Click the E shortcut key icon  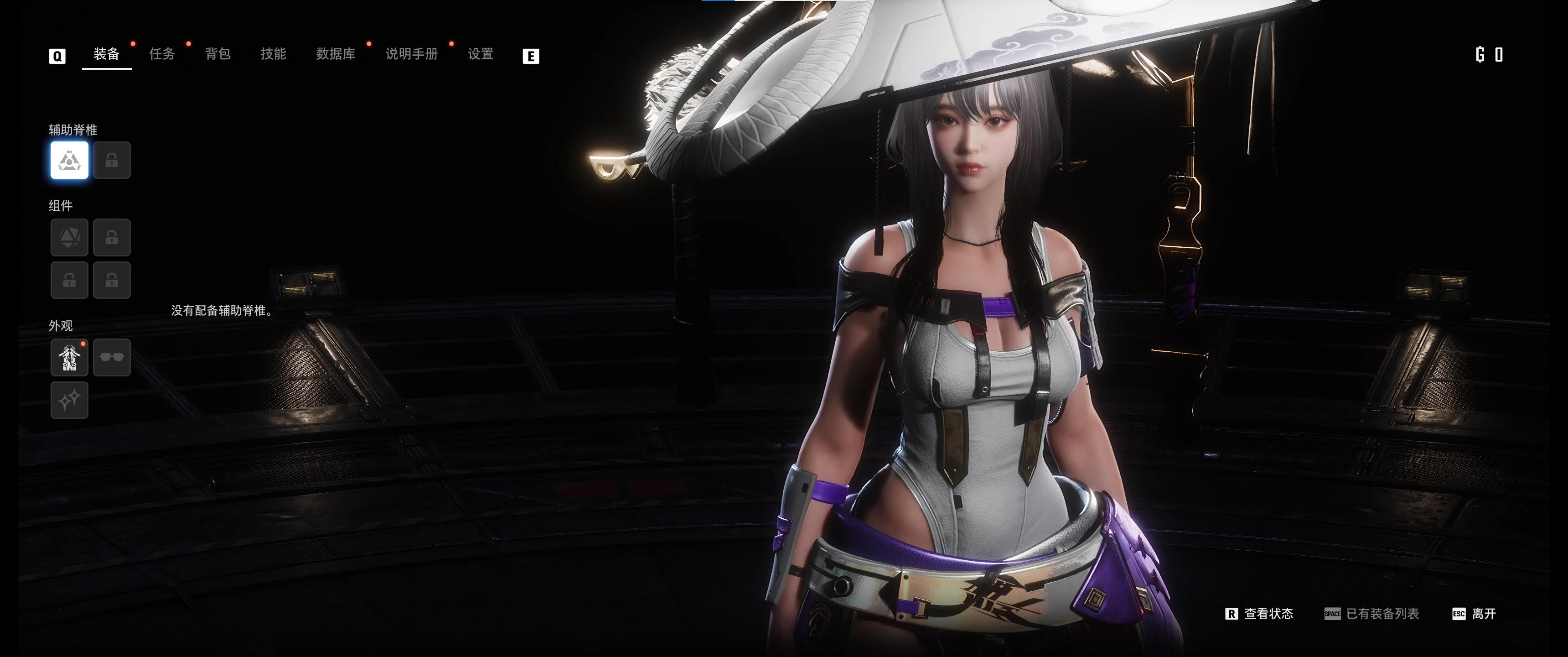click(x=531, y=55)
